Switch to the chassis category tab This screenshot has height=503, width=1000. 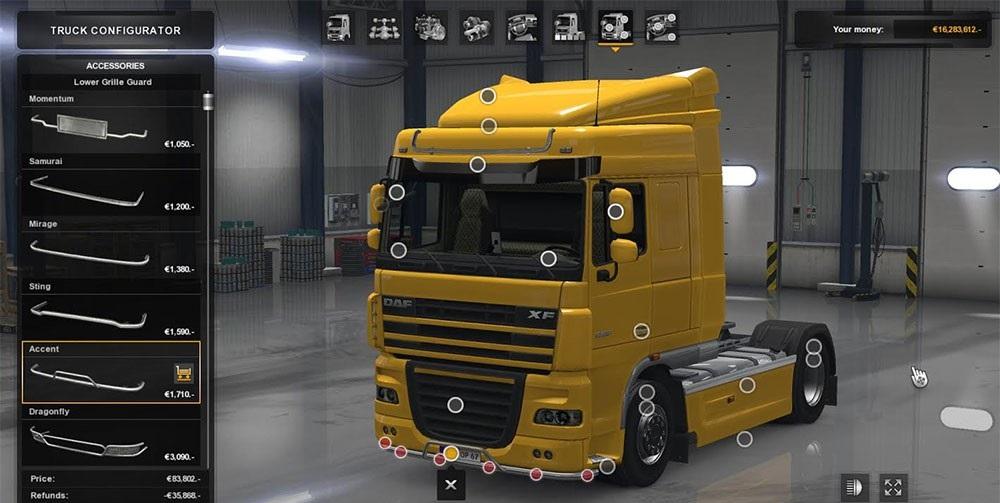[x=384, y=27]
